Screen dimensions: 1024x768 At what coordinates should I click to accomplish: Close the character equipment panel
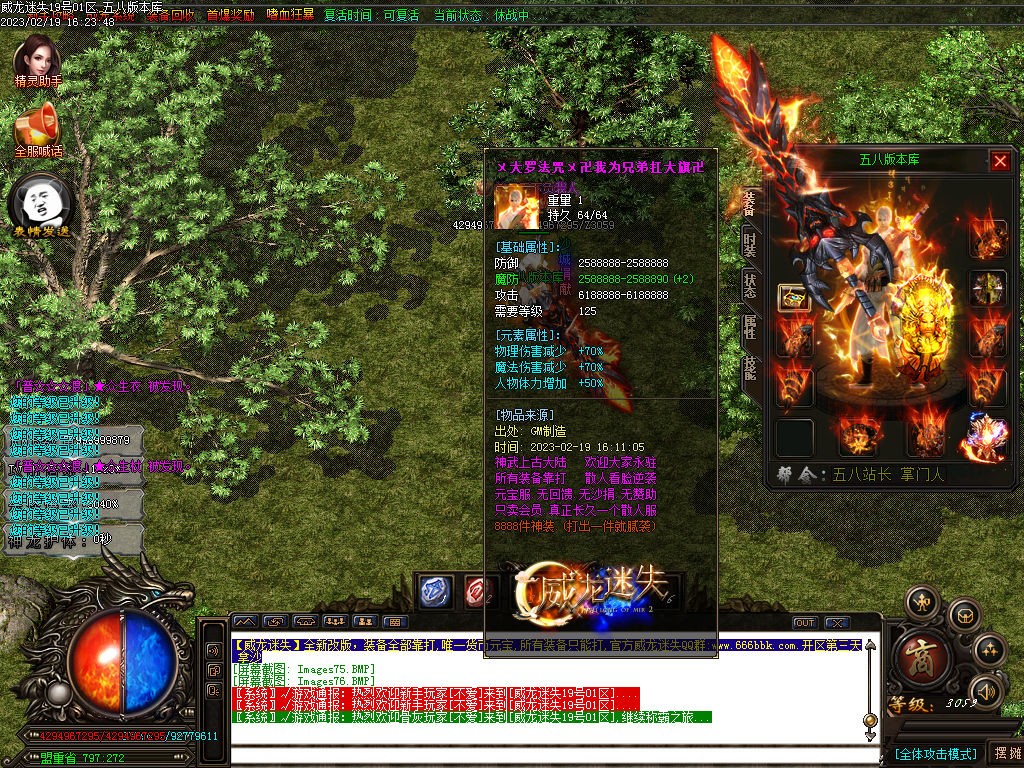coord(1000,161)
